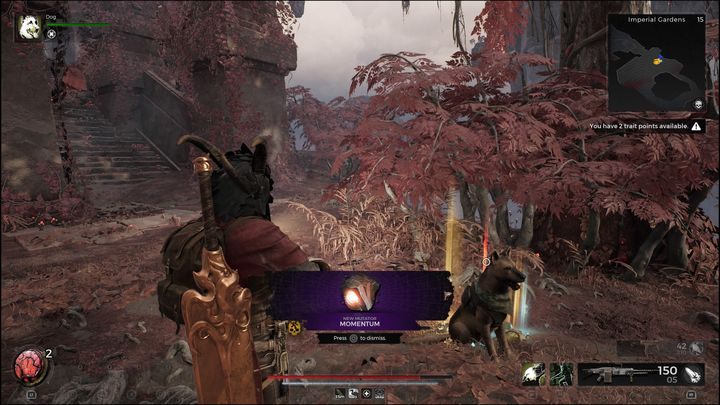Open the trait points available notice
720x405 pixels.
[x=651, y=127]
